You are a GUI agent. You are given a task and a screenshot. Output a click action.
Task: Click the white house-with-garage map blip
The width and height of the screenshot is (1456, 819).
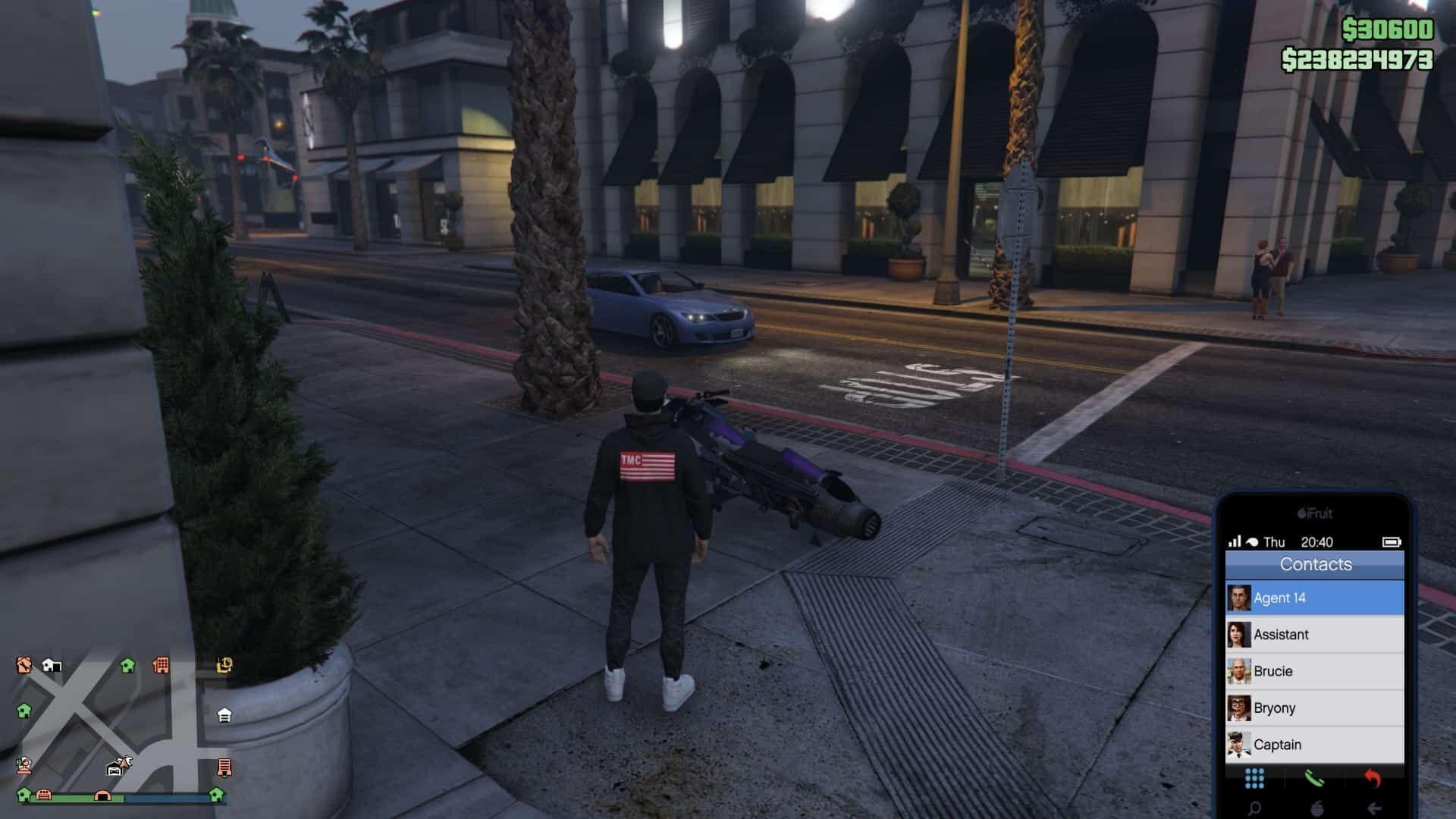[52, 665]
